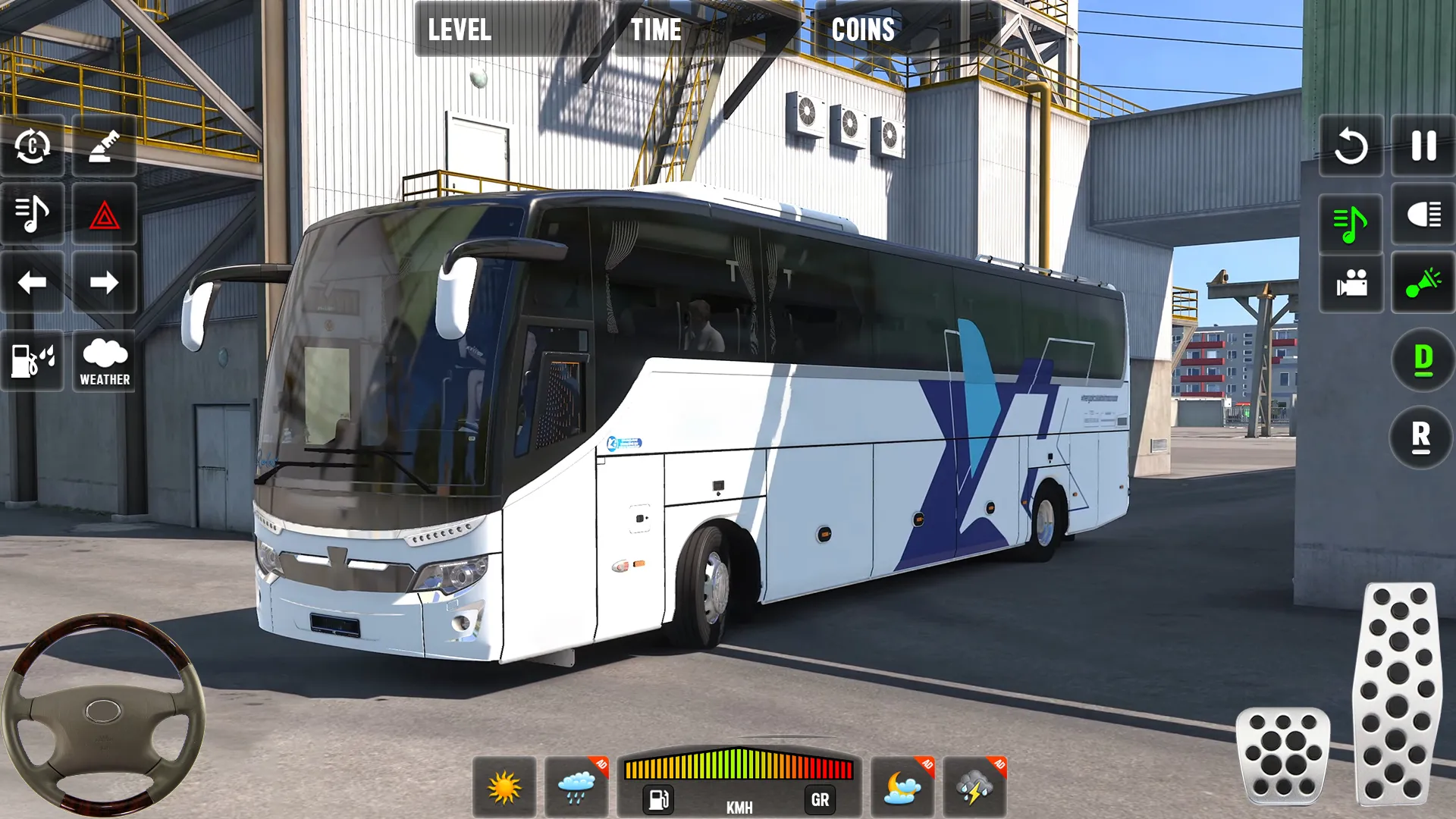Enable the hazard warning lights
This screenshot has width=1456, height=819.
[105, 214]
